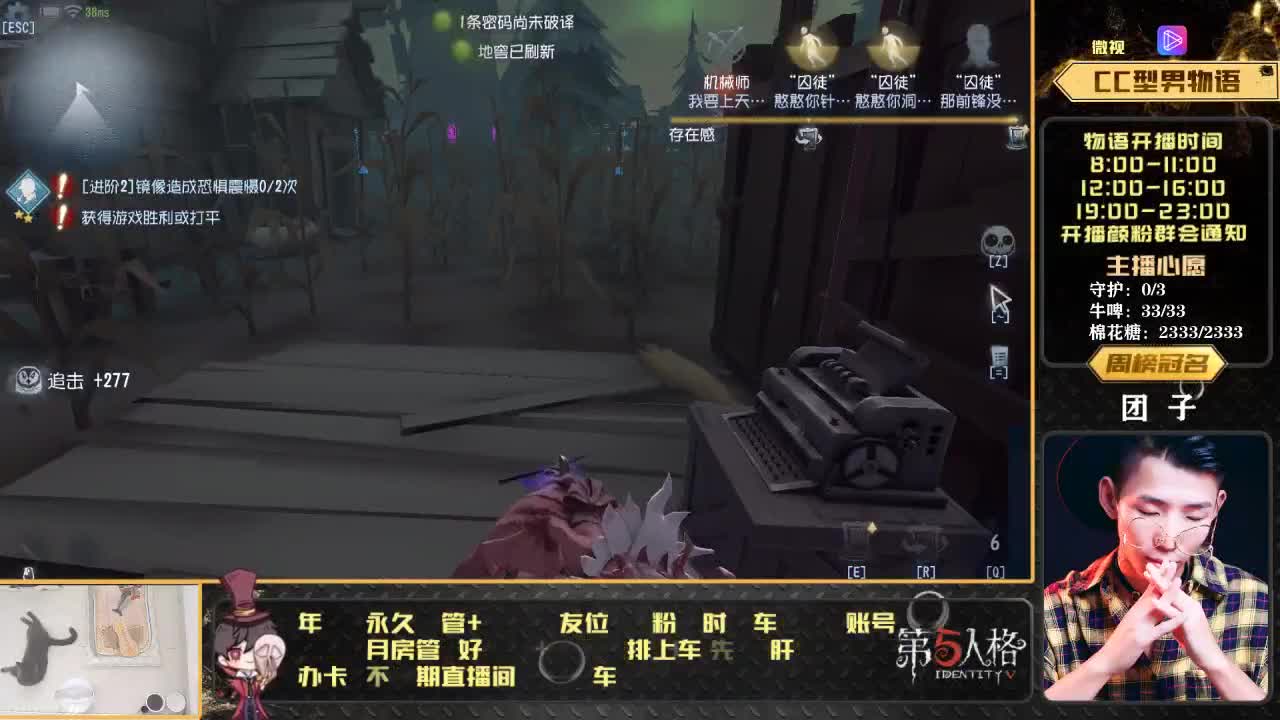1280x720 pixels.
Task: Click the skull icon next to 追击 +277
Action: 27,380
